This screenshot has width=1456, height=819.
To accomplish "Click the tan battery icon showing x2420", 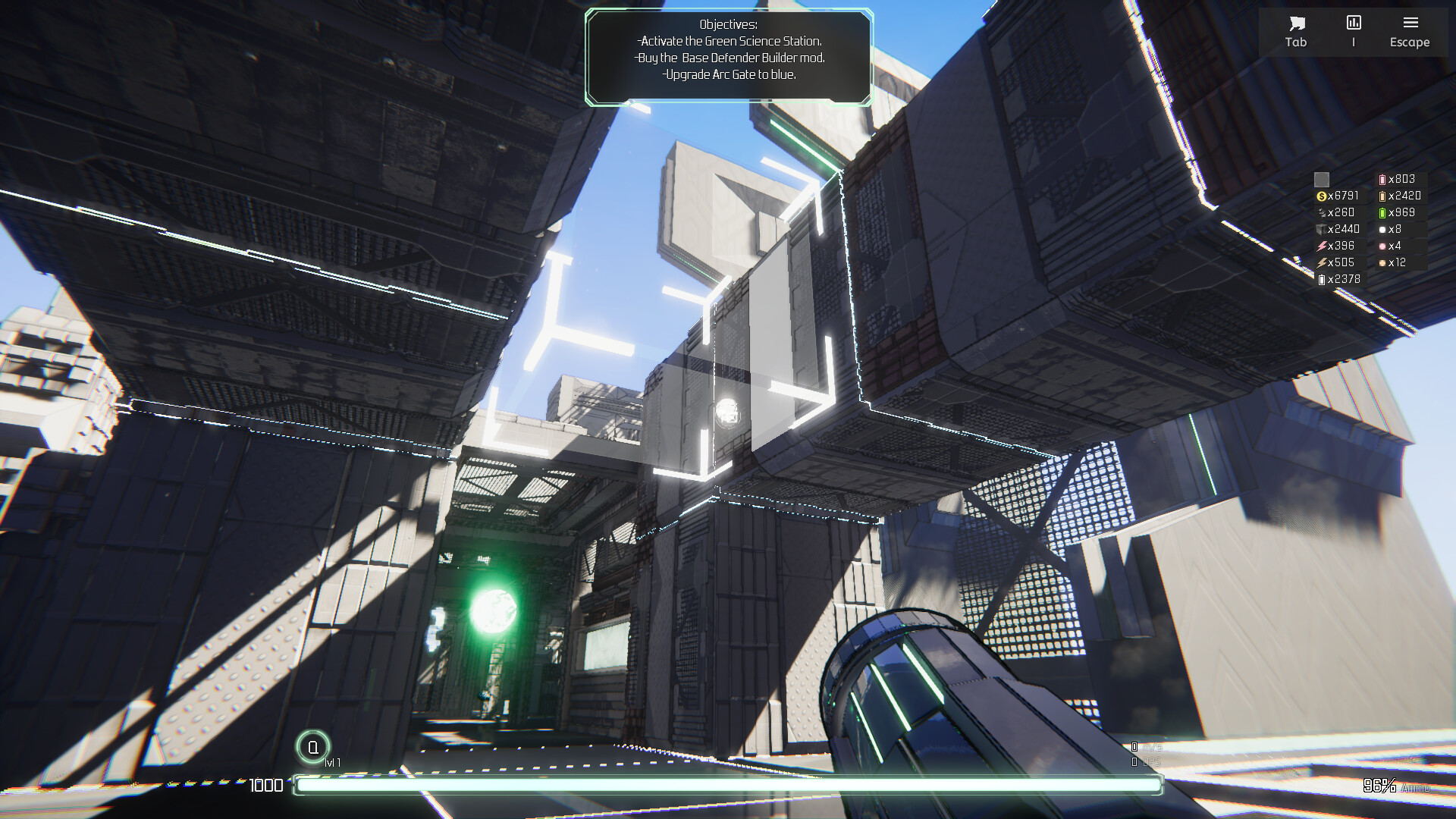I will point(1382,196).
